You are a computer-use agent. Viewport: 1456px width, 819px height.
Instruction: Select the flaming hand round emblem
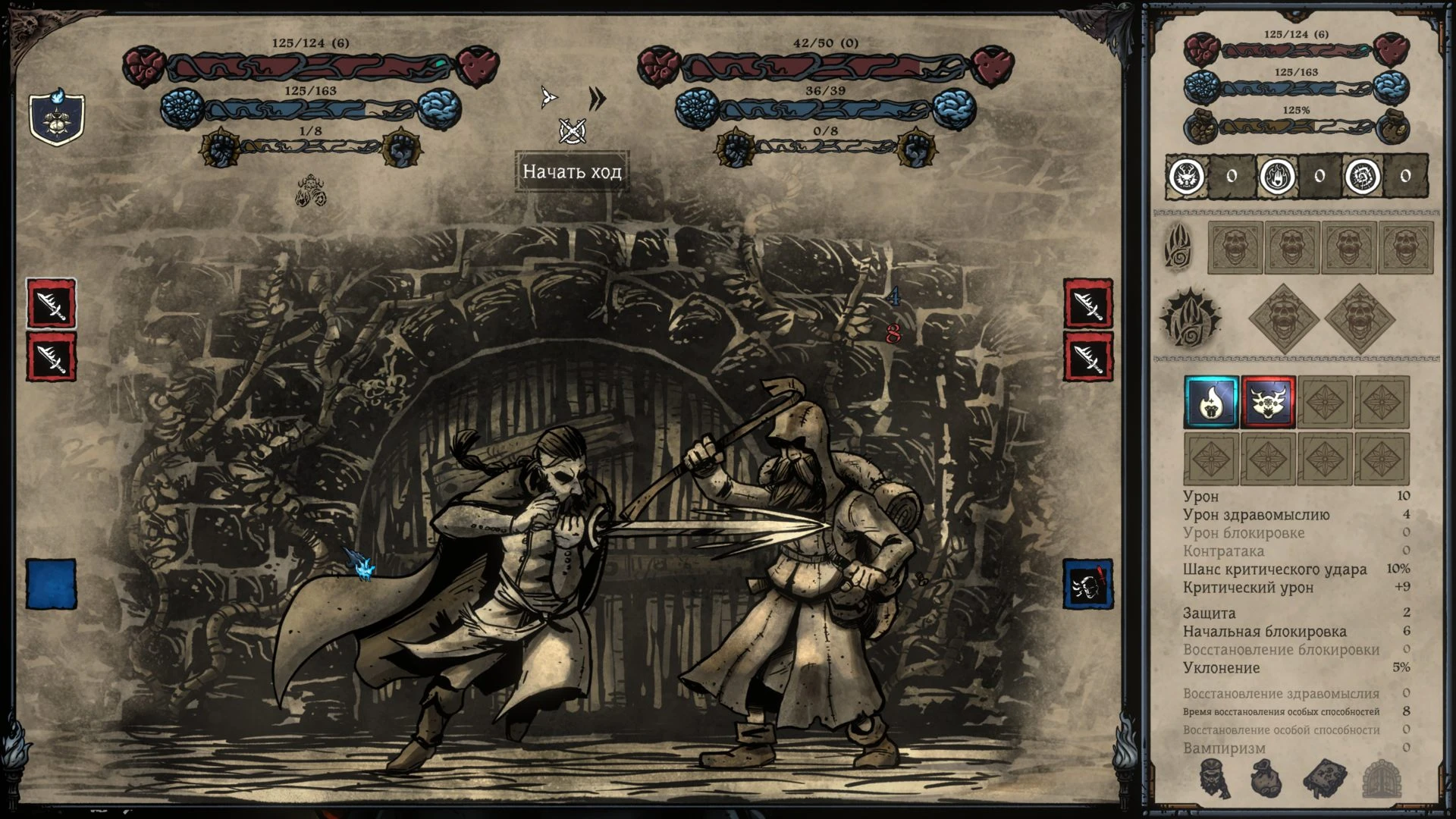(1276, 177)
